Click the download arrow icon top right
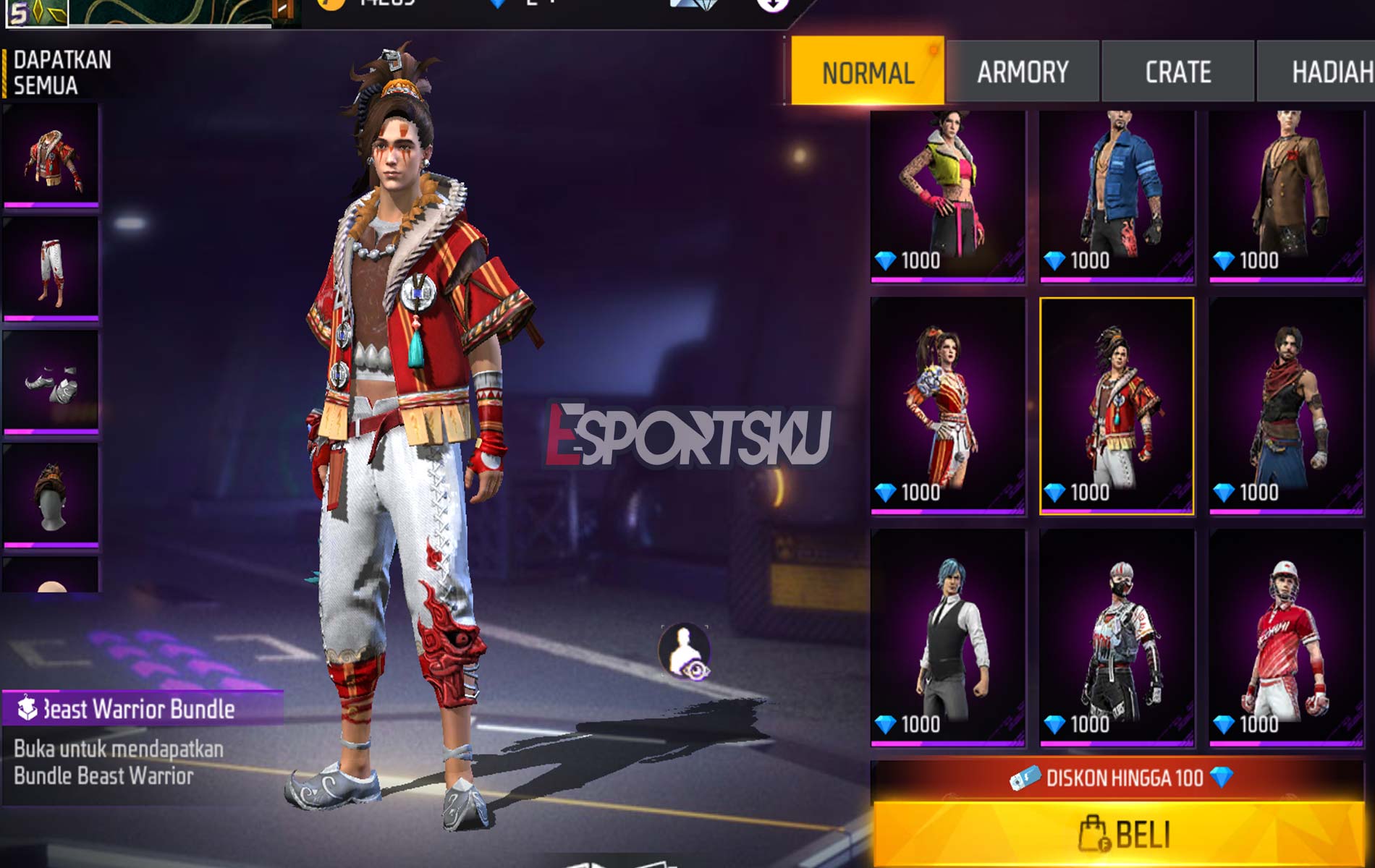This screenshot has width=1375, height=868. pyautogui.click(x=771, y=7)
